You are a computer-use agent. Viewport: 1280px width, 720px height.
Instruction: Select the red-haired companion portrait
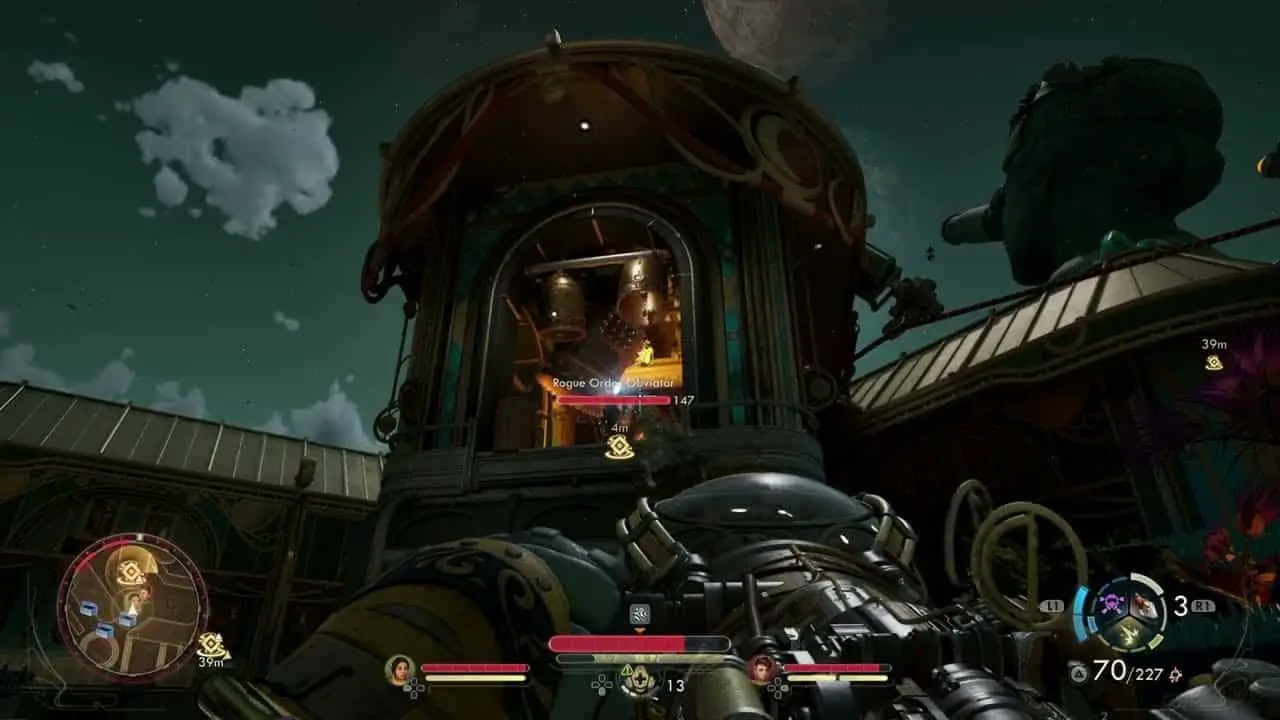(763, 669)
